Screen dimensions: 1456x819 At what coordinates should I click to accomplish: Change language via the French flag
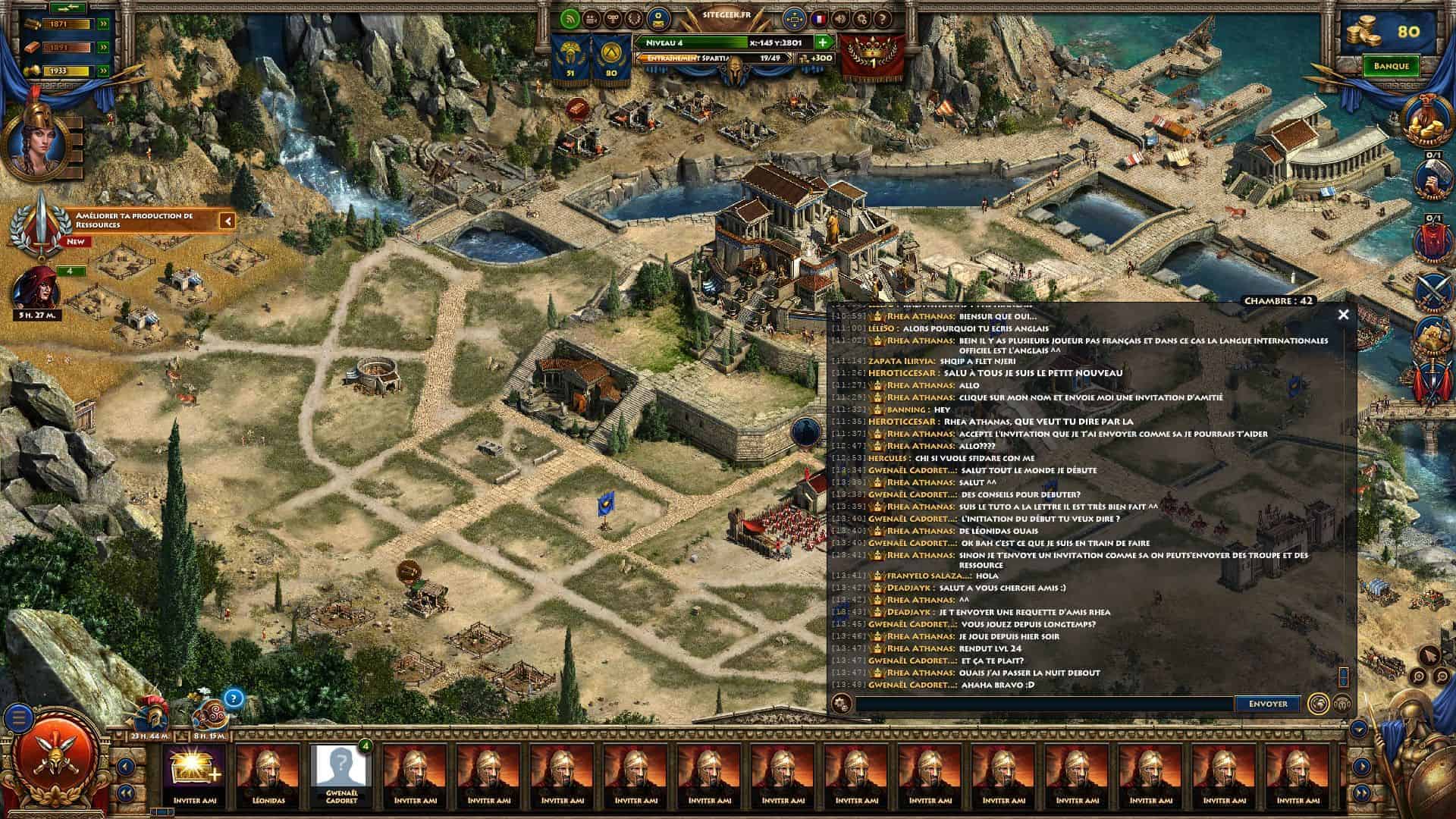click(x=819, y=19)
